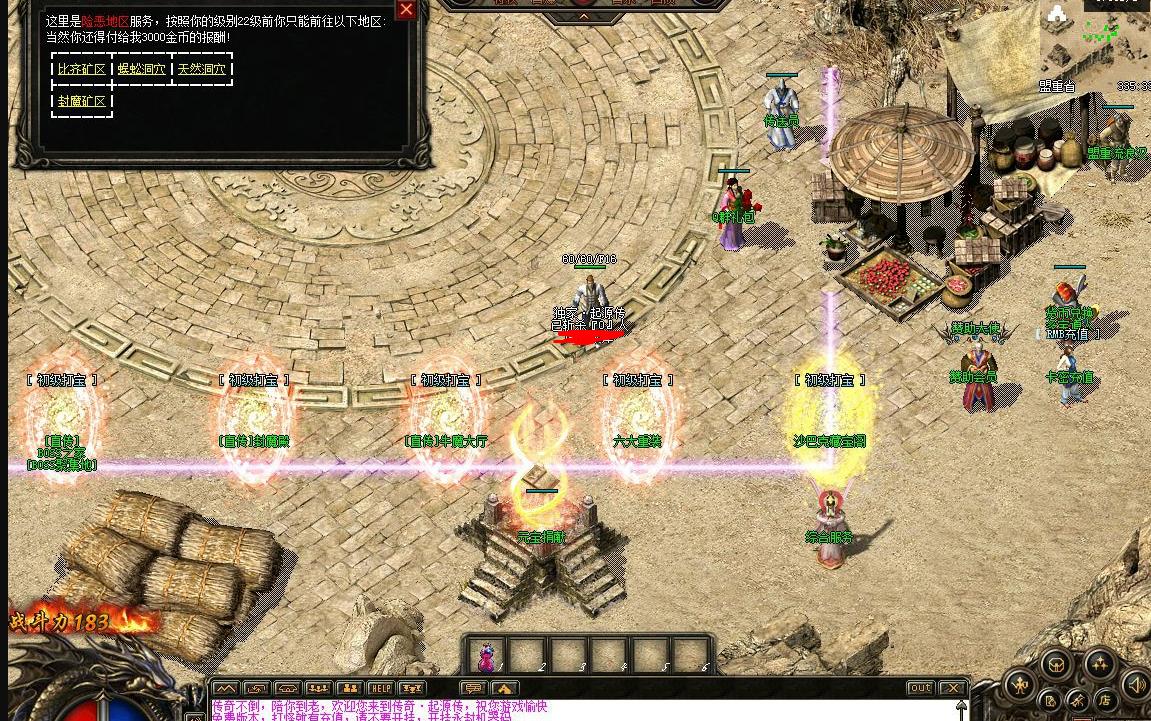
Task: Open the HELP button on chat toolbar
Action: pos(380,688)
